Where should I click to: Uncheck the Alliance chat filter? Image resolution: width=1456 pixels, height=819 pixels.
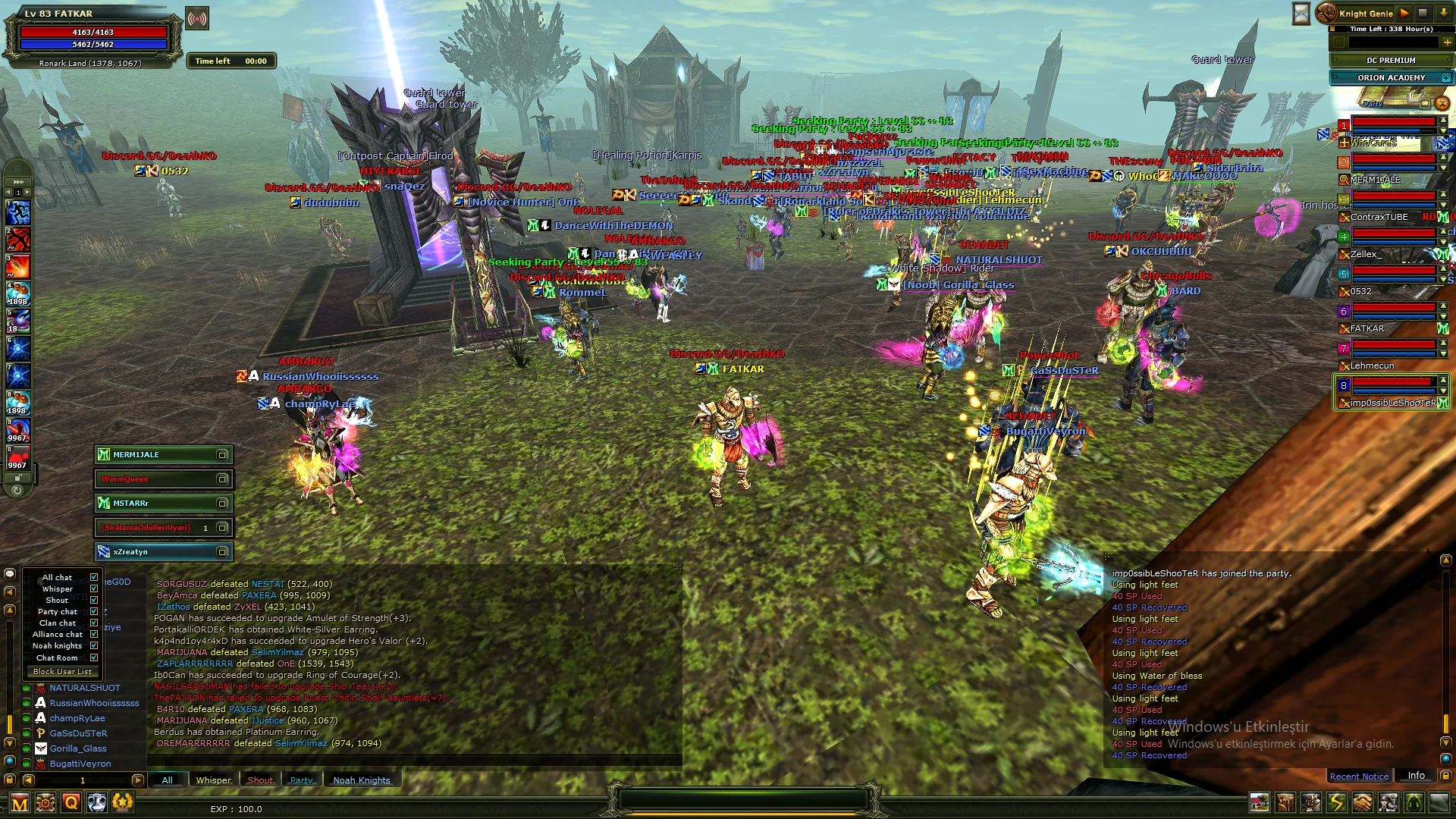pyautogui.click(x=94, y=635)
